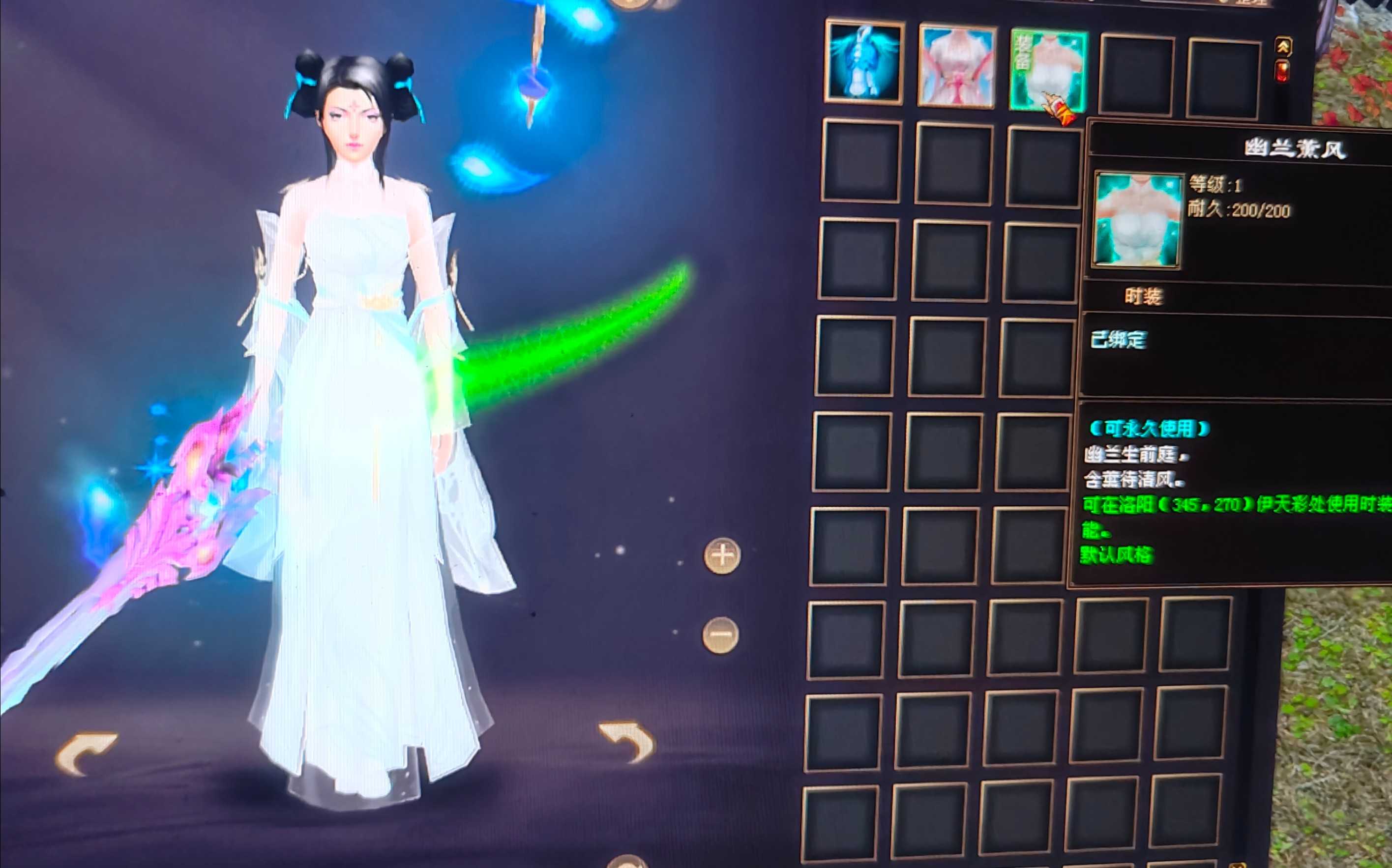1392x868 pixels.
Task: Zoom in on the character preview
Action: 722,555
